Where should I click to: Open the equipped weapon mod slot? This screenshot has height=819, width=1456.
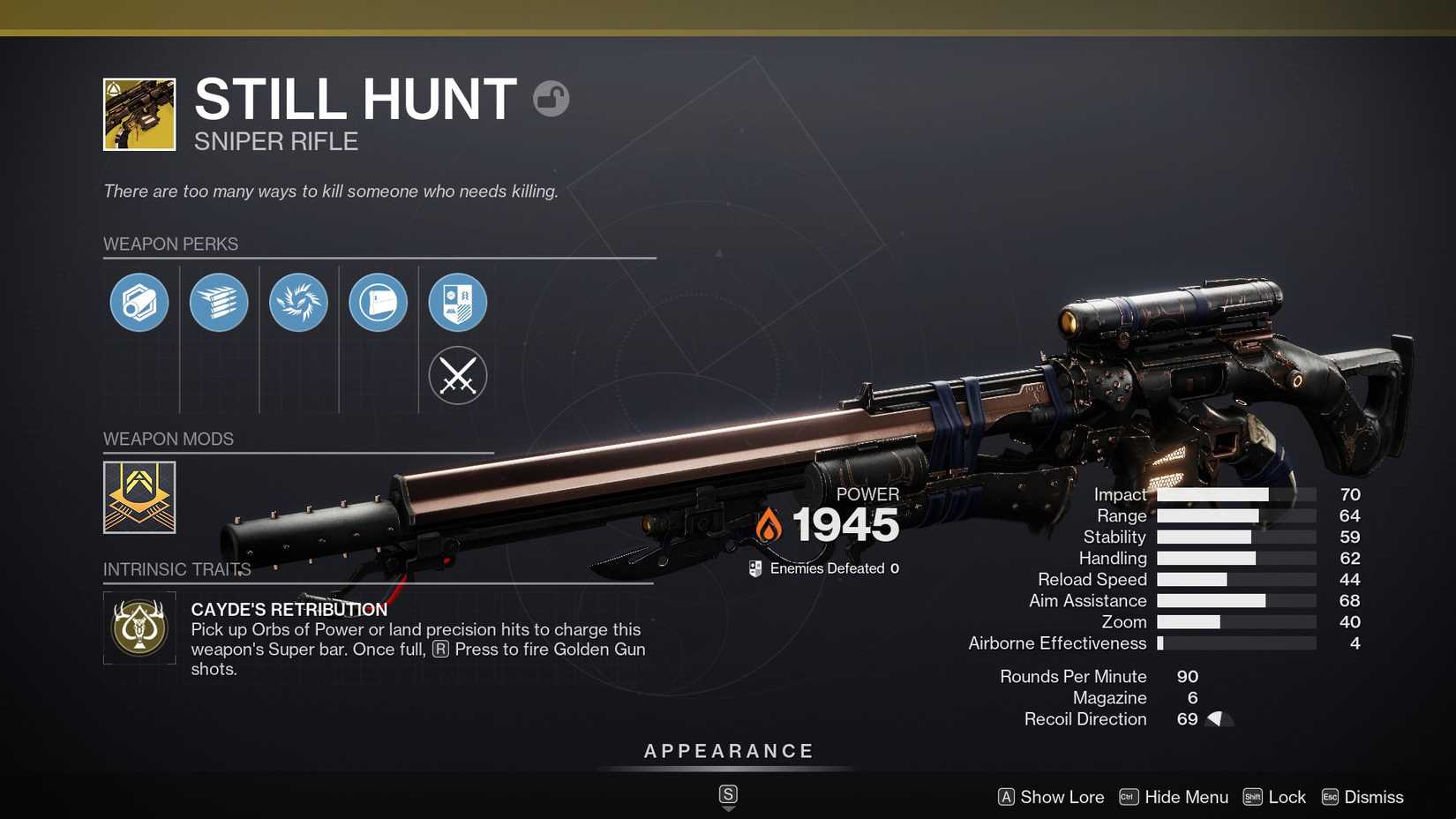click(139, 497)
